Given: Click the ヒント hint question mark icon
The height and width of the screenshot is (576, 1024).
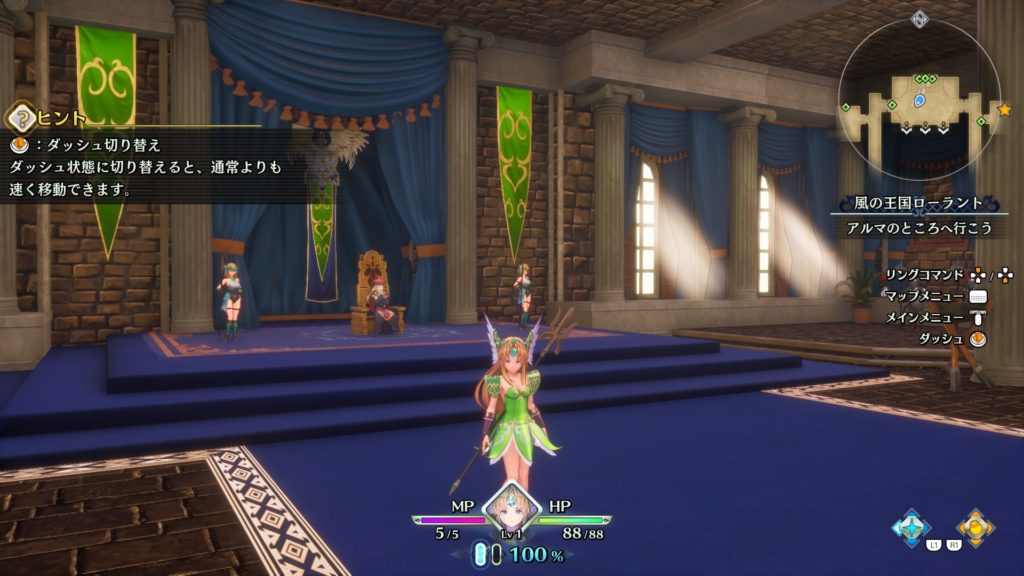Looking at the screenshot, I should coord(19,119).
